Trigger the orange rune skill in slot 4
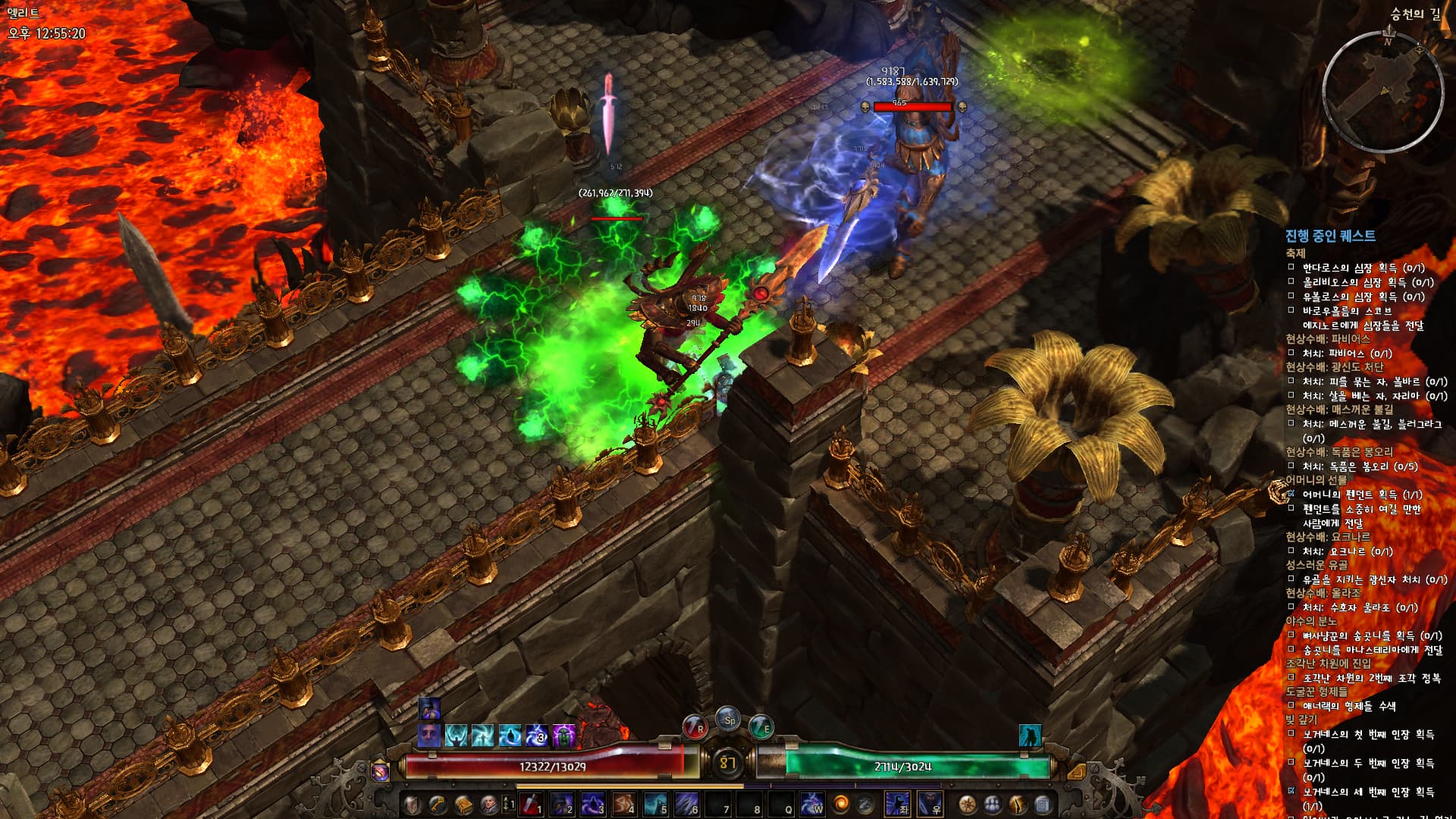This screenshot has height=819, width=1456. 624,805
